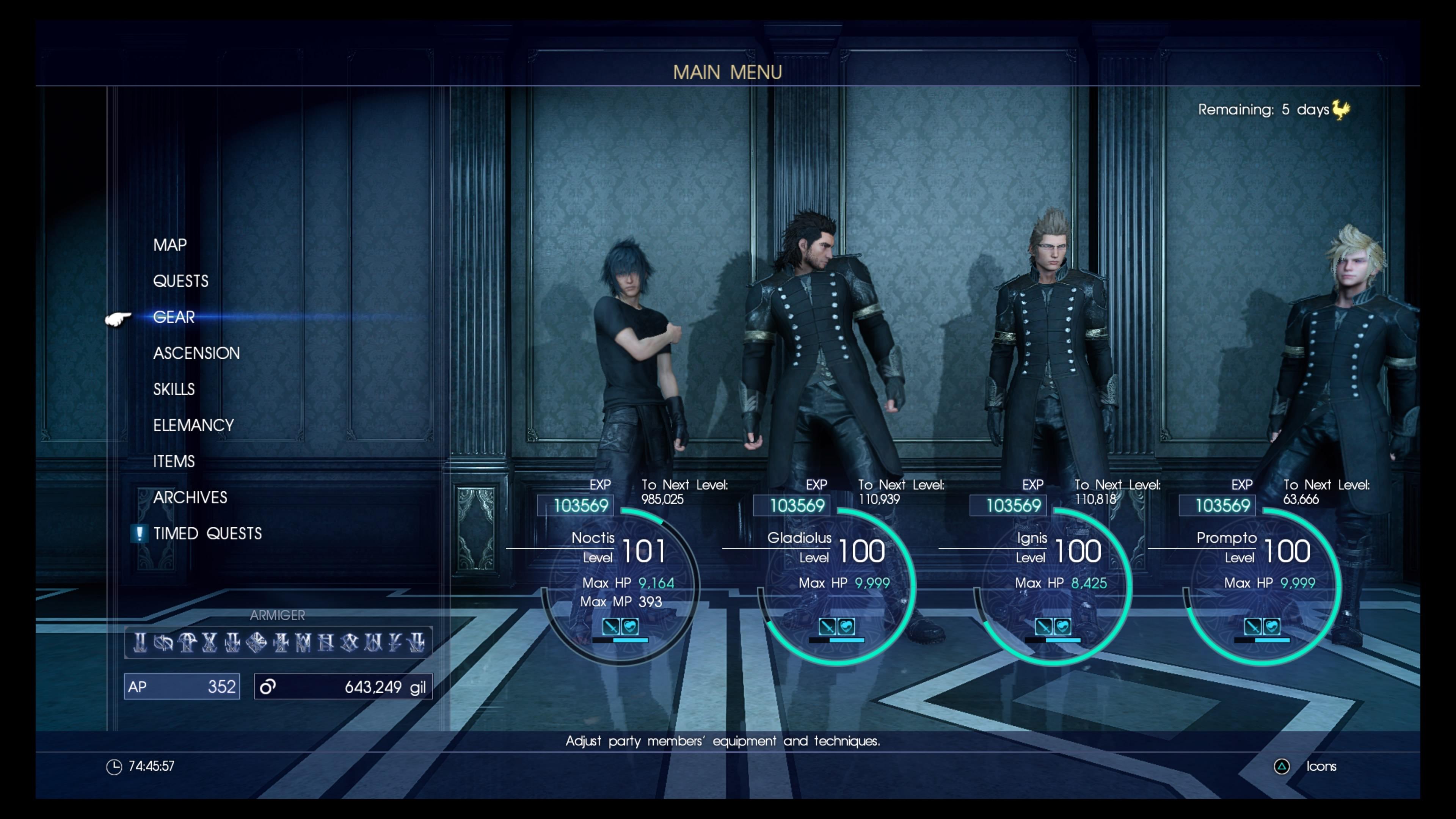Open the Archives entry
The image size is (1456, 819).
point(190,497)
